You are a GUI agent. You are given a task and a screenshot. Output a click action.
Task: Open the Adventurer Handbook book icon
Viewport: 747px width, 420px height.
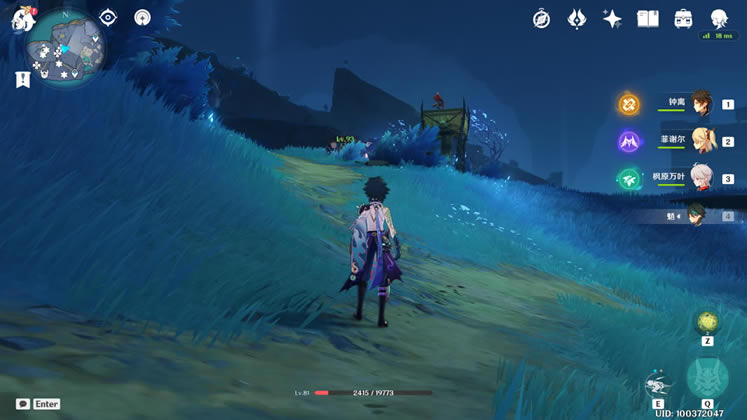click(648, 19)
